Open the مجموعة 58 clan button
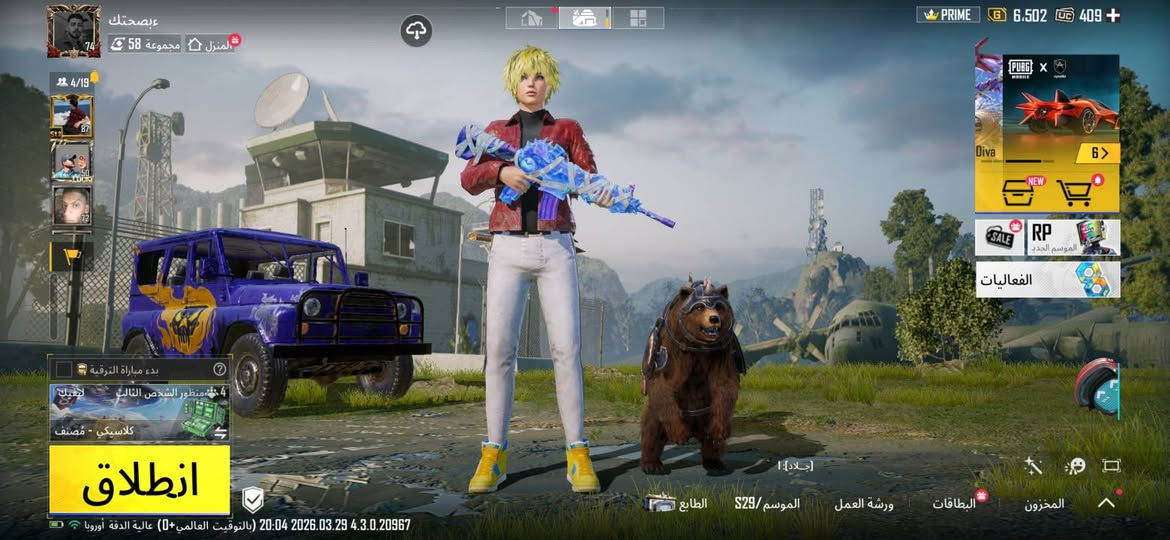This screenshot has width=1170, height=540. pyautogui.click(x=146, y=44)
